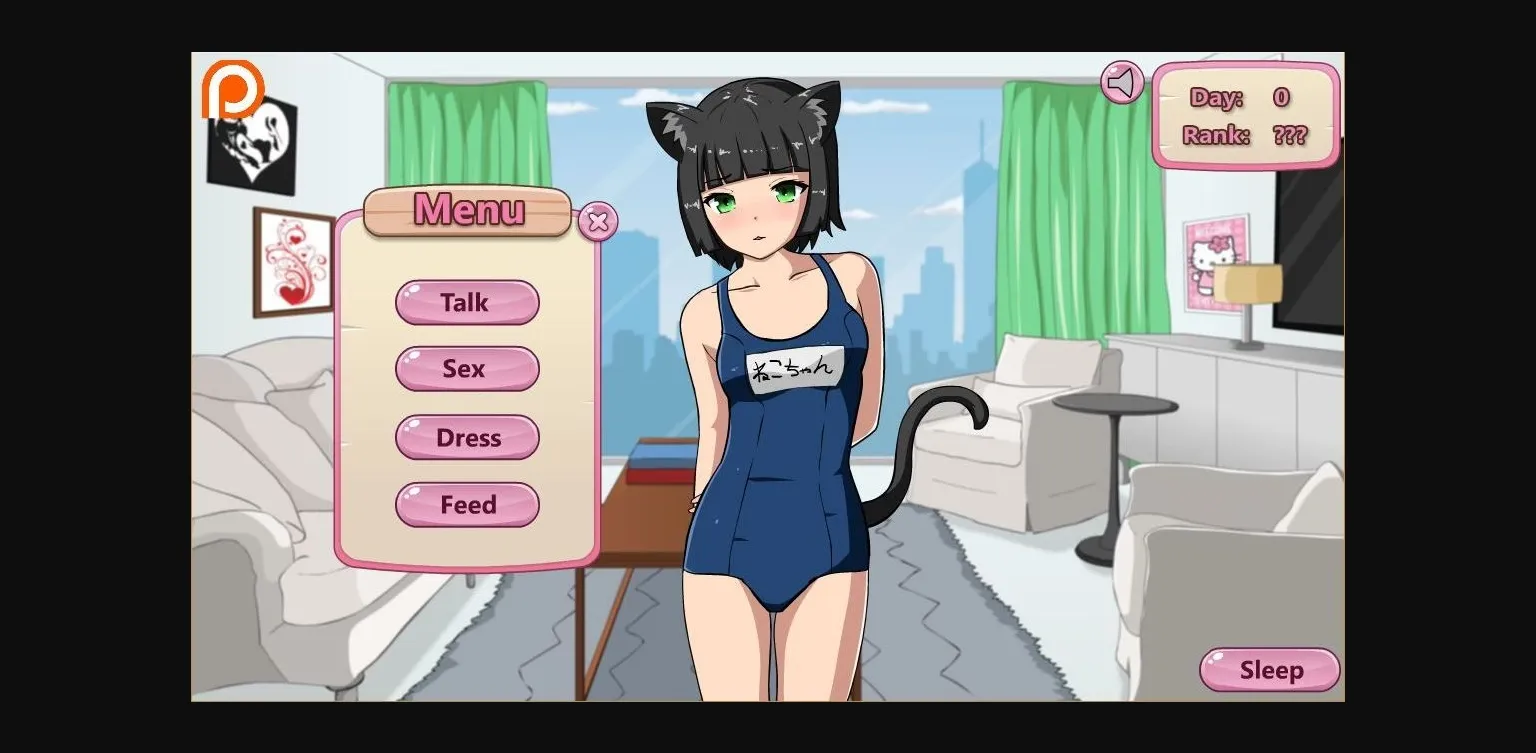Click the Menu title banner

click(x=467, y=211)
